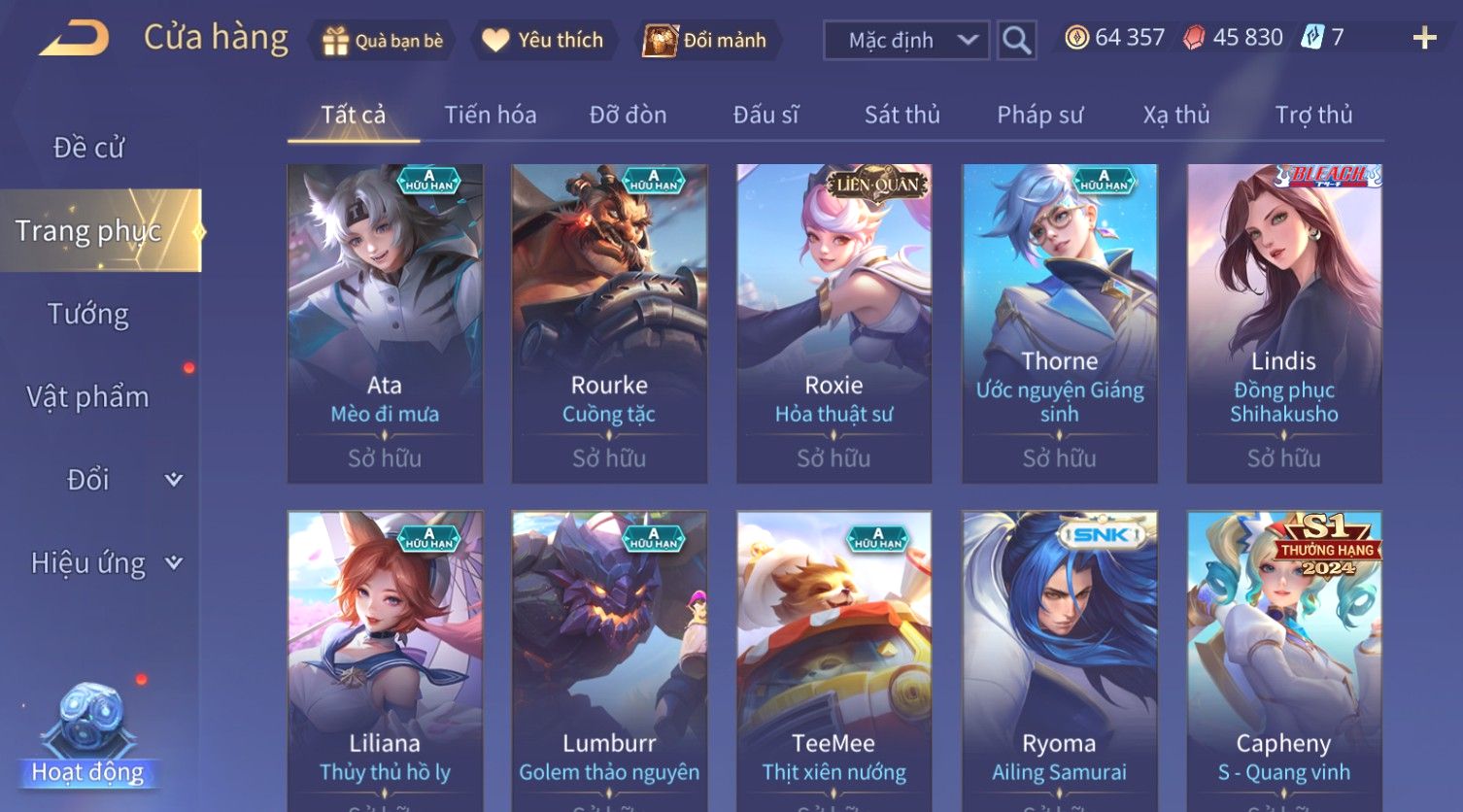The image size is (1463, 812).
Task: Open Đổi mảnh fragment exchange
Action: pos(705,41)
